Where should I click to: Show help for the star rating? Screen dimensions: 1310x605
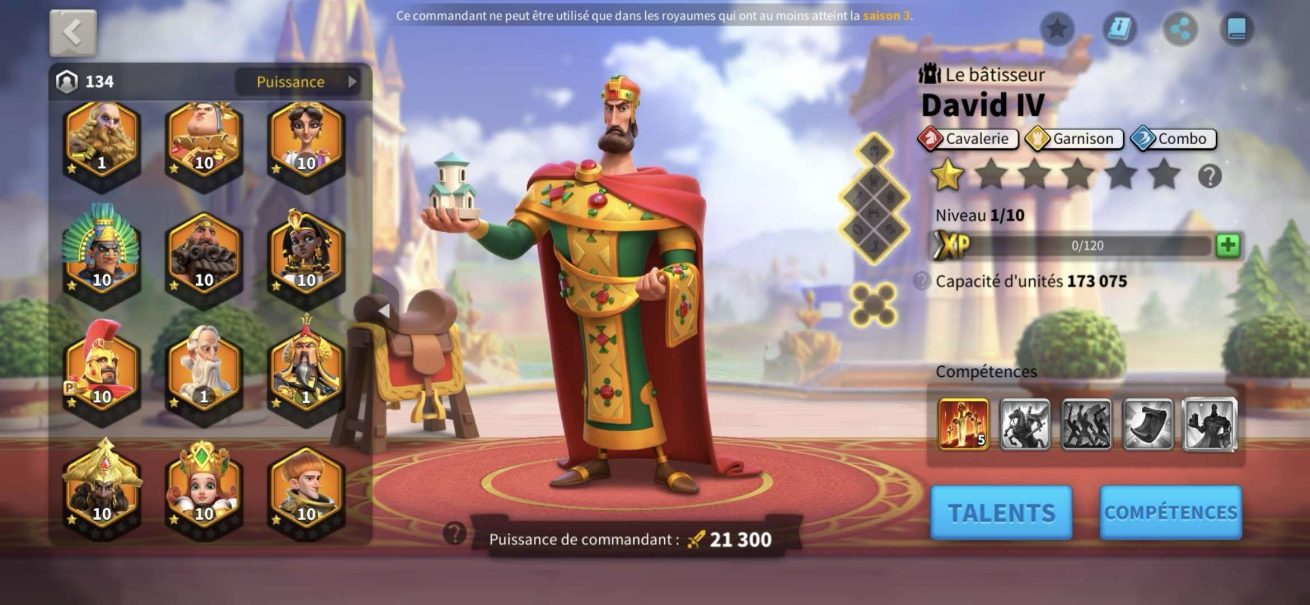point(1210,177)
